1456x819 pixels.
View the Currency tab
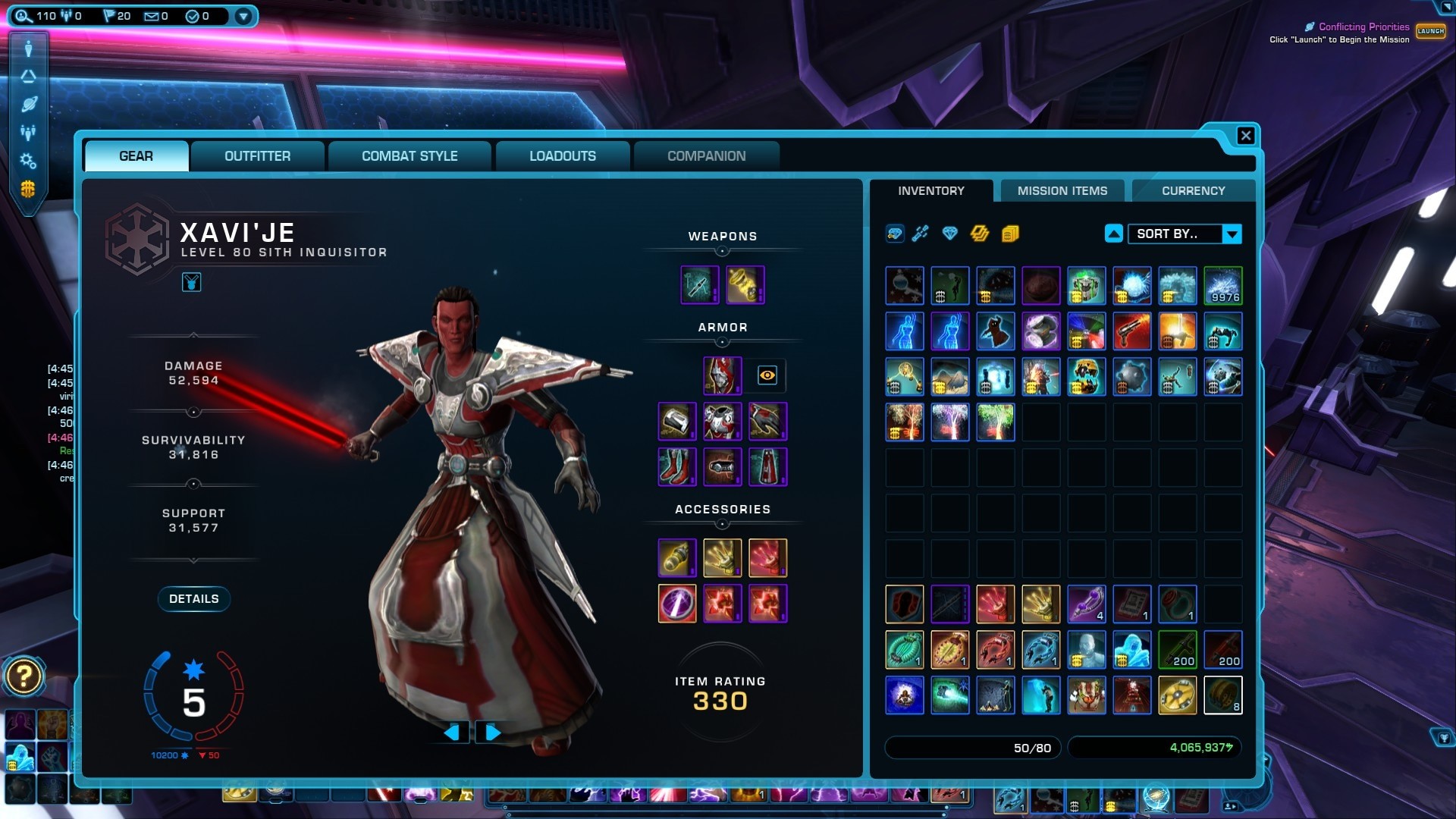pos(1193,191)
